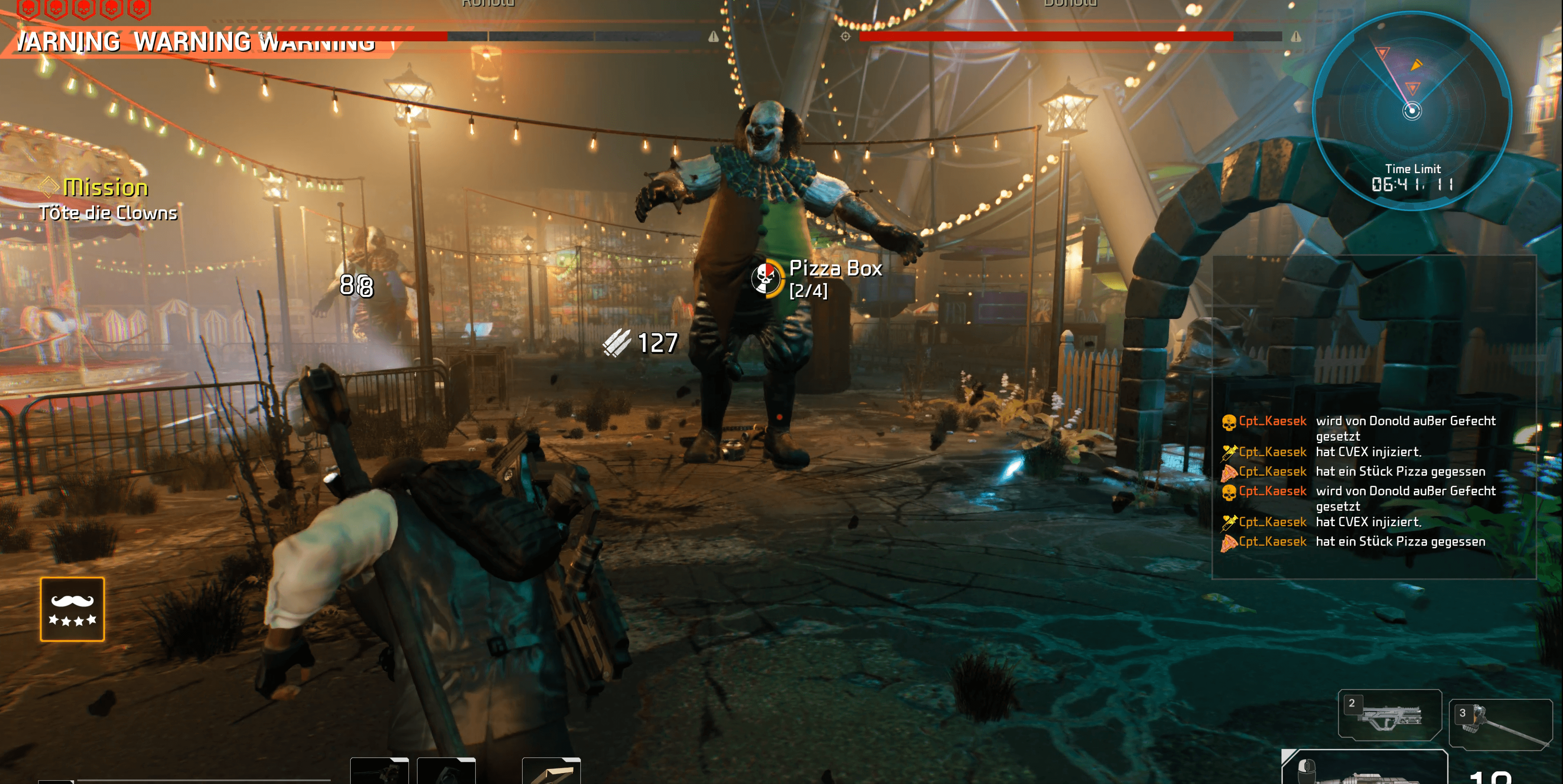Select weapon slot 2 rifle

(x=1389, y=715)
